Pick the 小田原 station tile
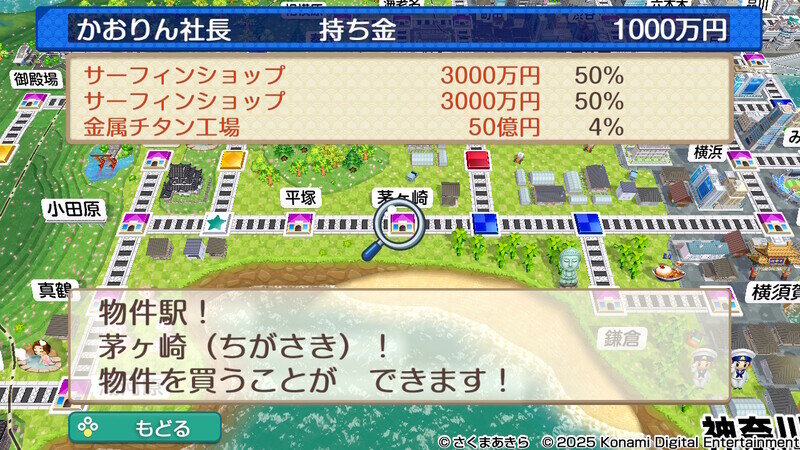 coord(132,222)
